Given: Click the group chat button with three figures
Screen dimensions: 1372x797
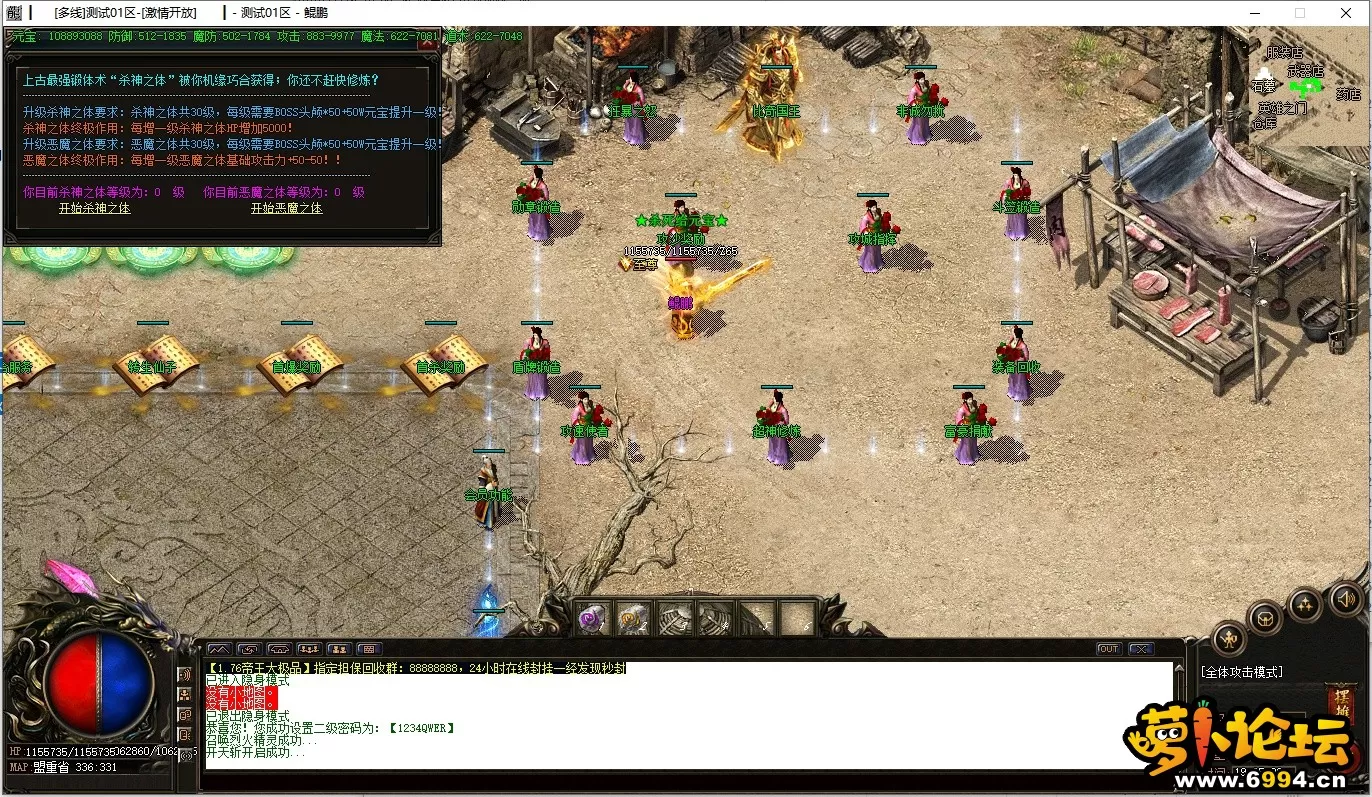Looking at the screenshot, I should 308,649.
